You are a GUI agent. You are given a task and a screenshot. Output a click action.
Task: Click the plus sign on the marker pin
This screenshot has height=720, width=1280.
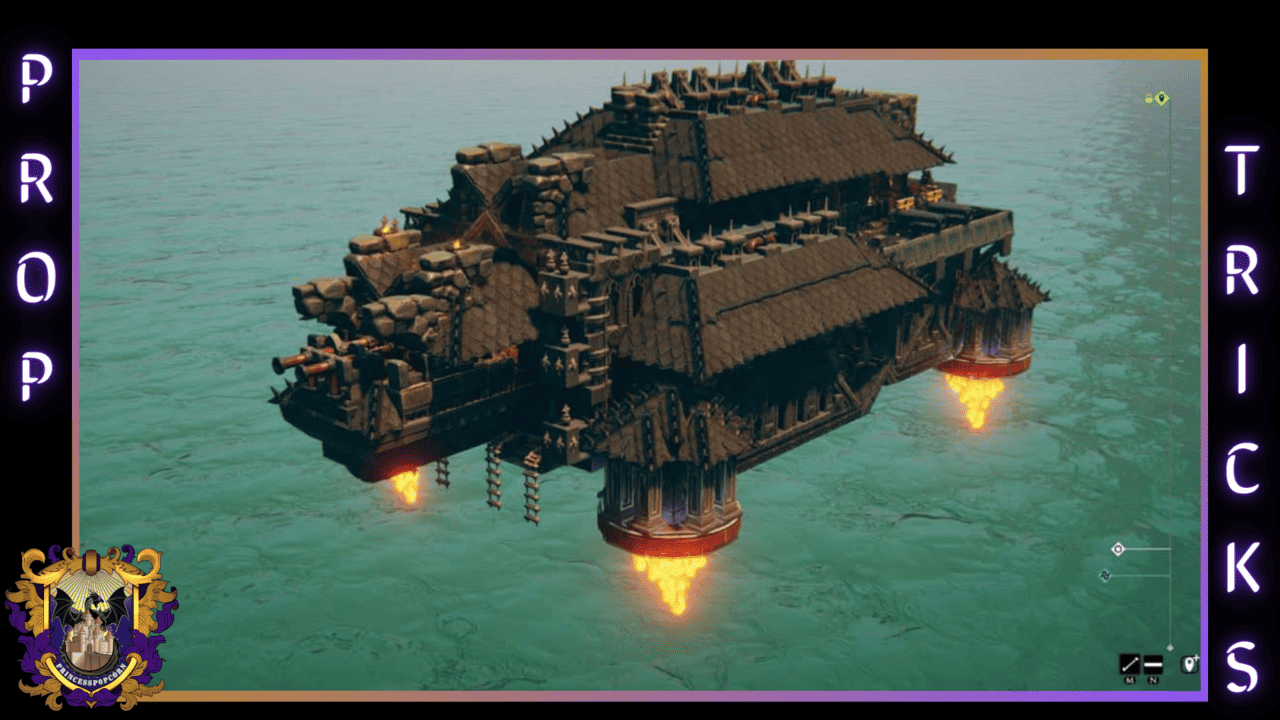[x=1197, y=657]
